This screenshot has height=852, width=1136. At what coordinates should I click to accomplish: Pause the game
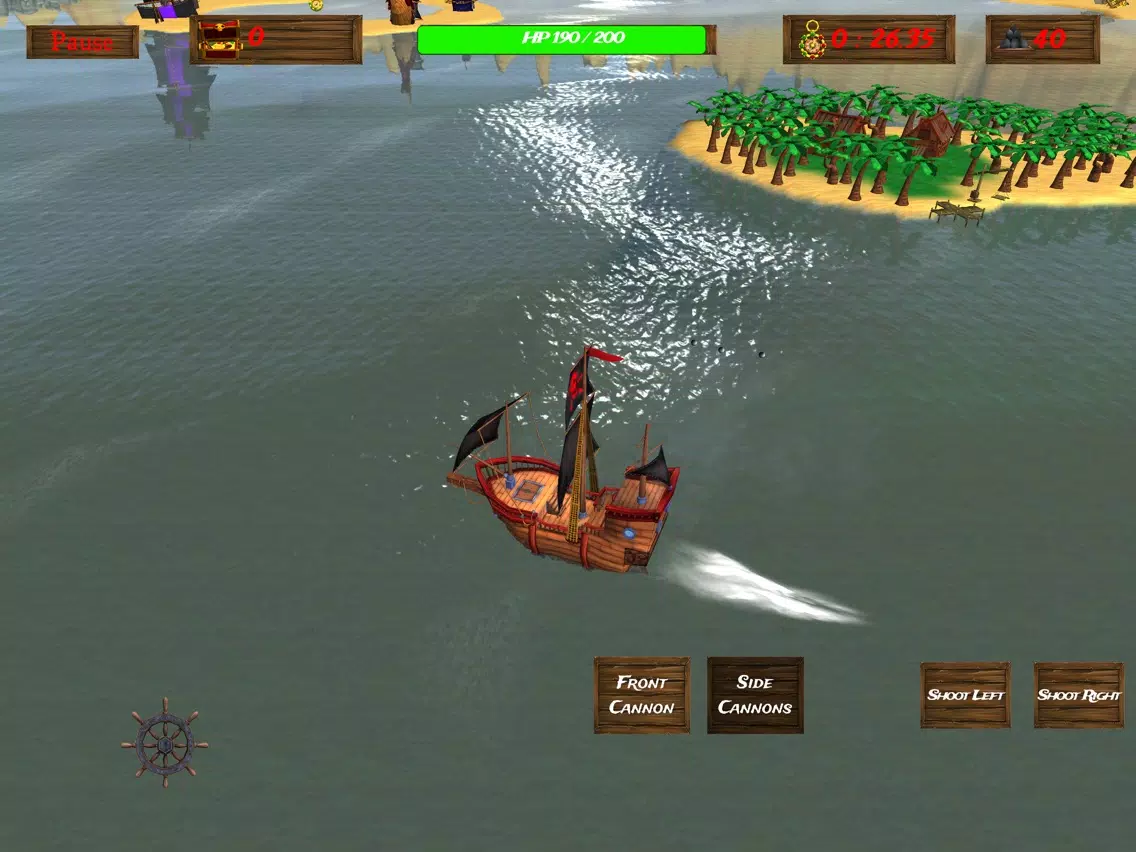point(82,42)
